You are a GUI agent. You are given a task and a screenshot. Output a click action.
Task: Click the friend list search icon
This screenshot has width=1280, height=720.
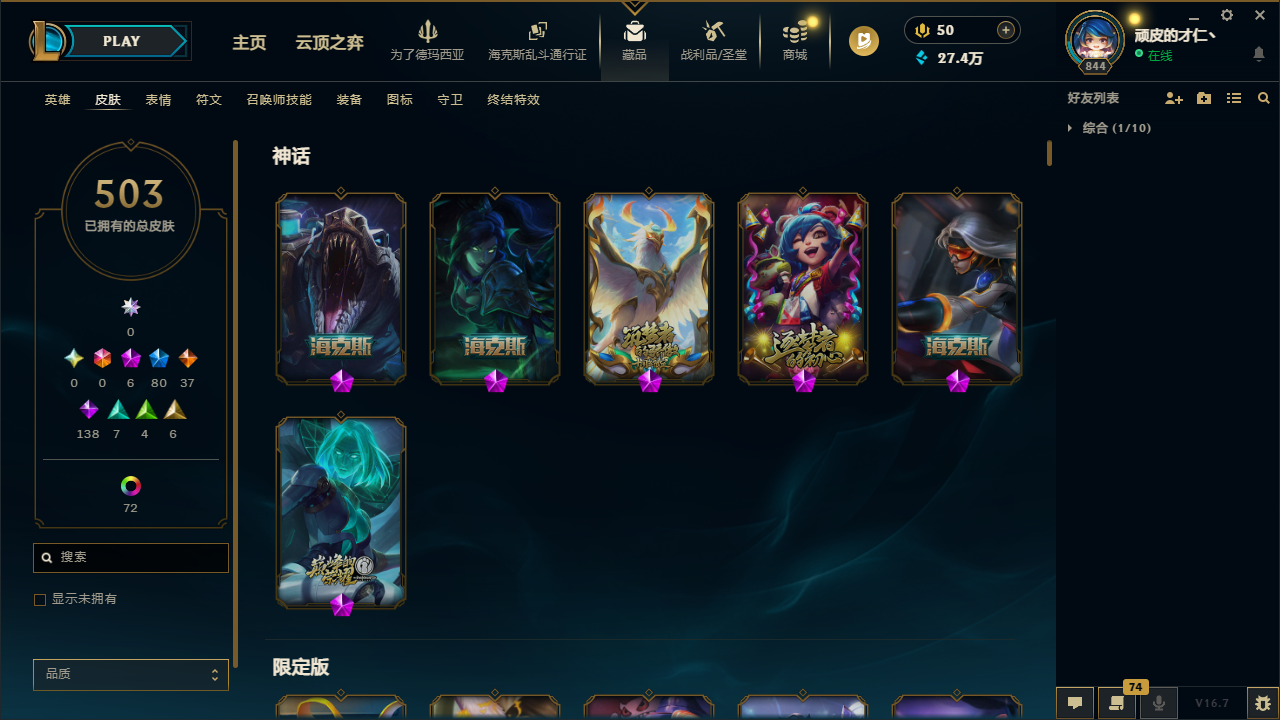pyautogui.click(x=1263, y=98)
